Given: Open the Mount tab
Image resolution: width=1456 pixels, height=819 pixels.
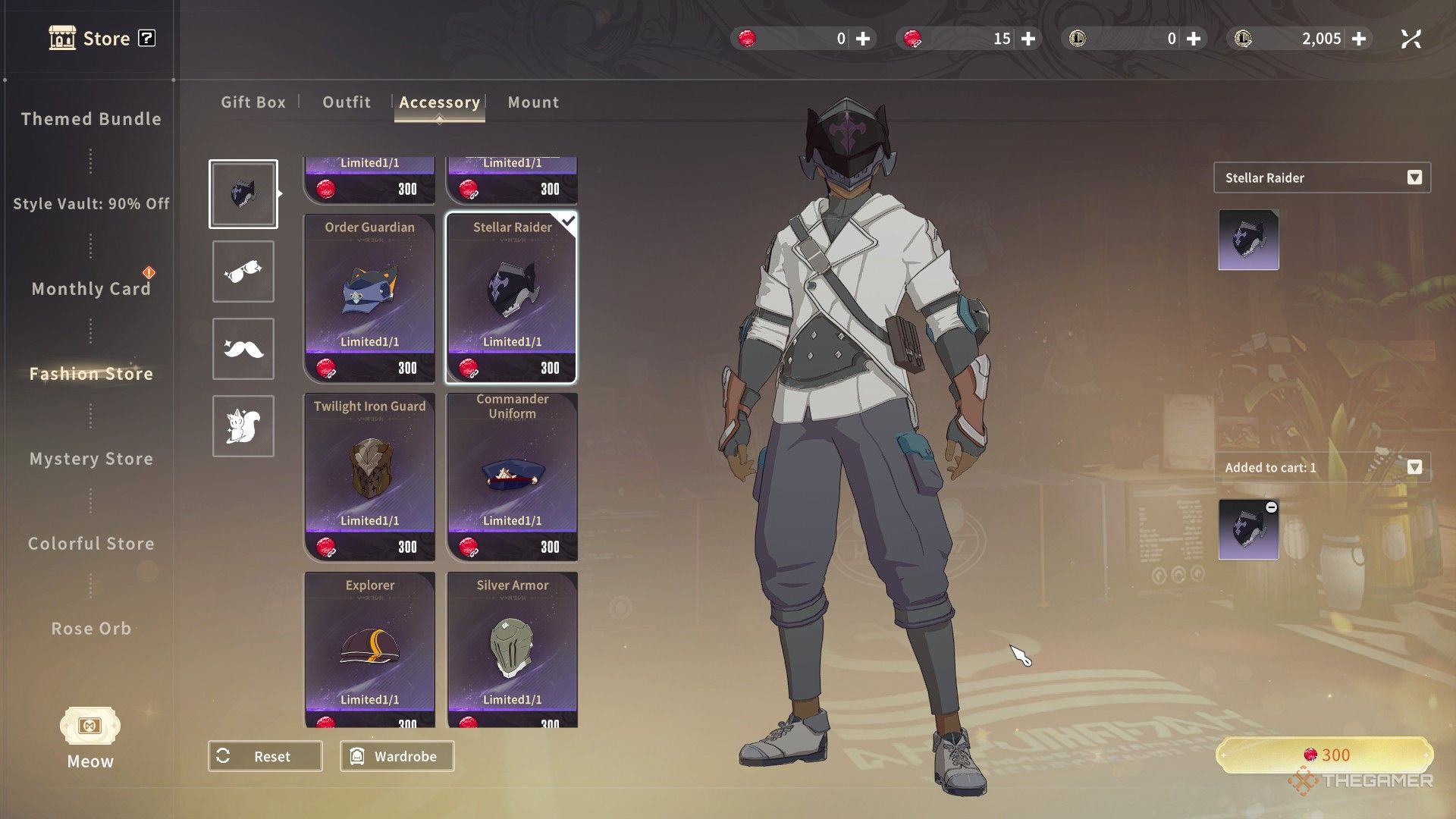Looking at the screenshot, I should 533,102.
